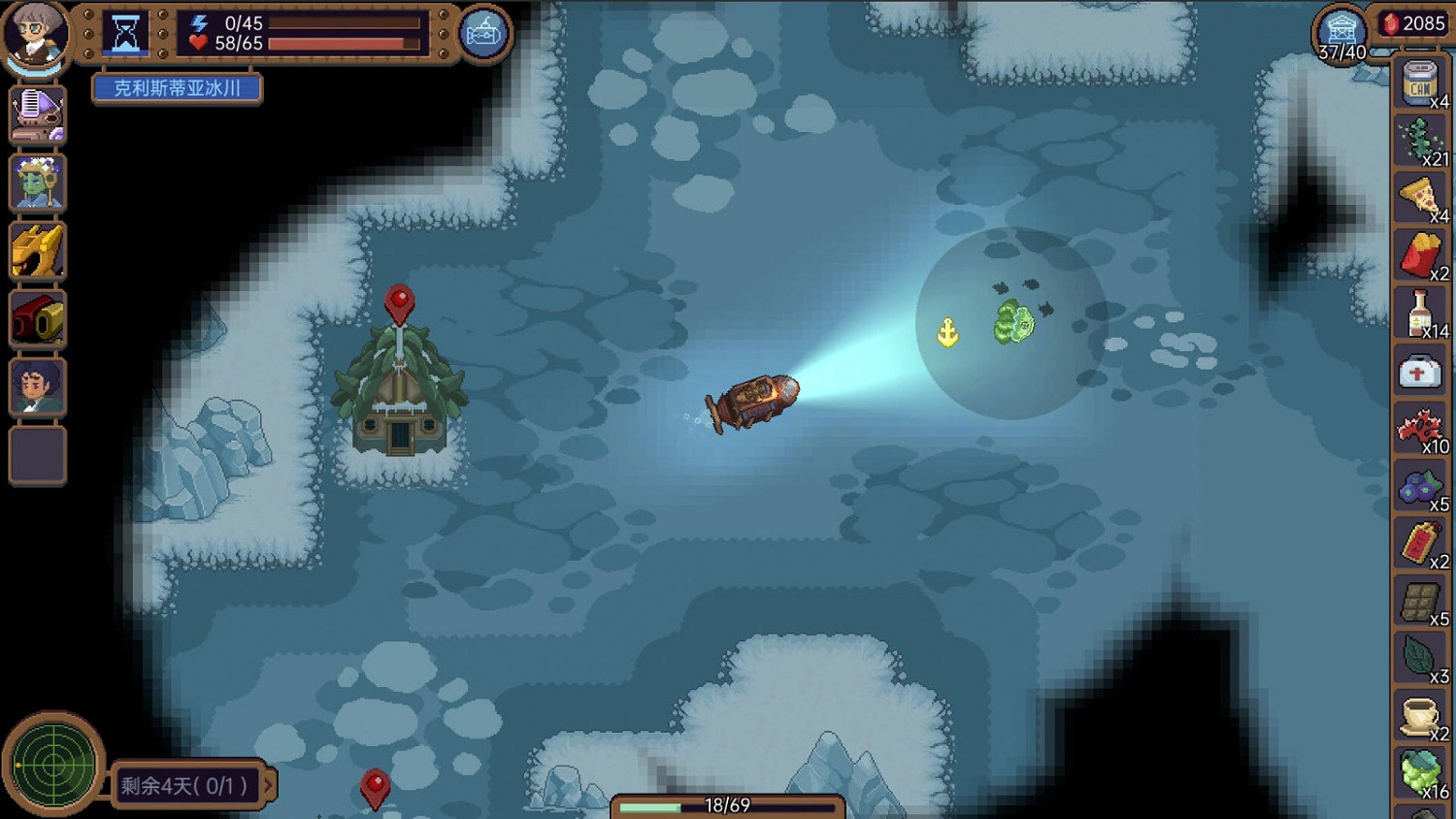Click the 克利斯蒂亚冰川 location label
The height and width of the screenshot is (819, 1456).
[176, 88]
